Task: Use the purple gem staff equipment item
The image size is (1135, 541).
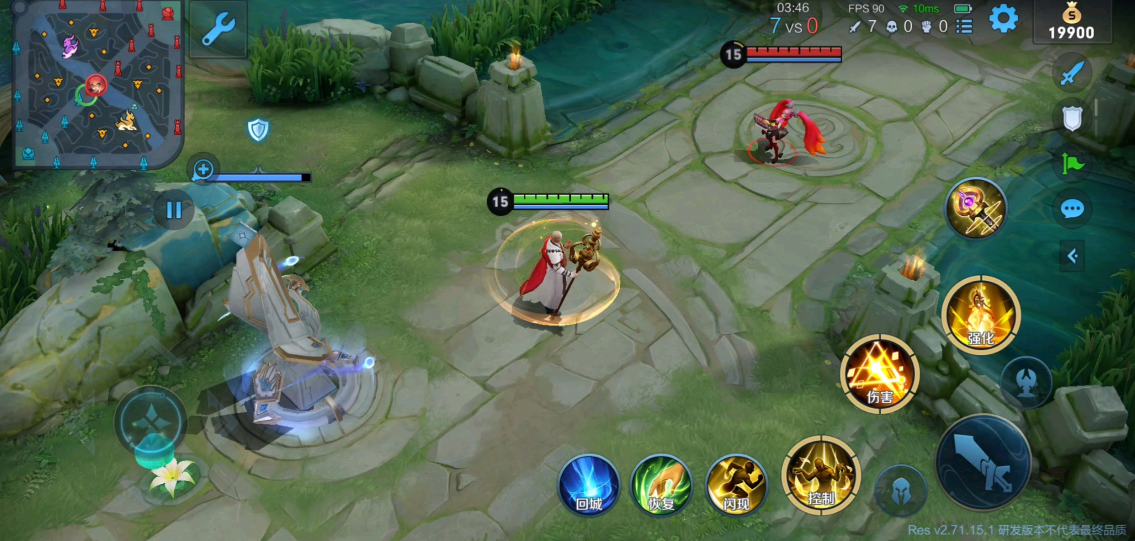Action: 976,207
